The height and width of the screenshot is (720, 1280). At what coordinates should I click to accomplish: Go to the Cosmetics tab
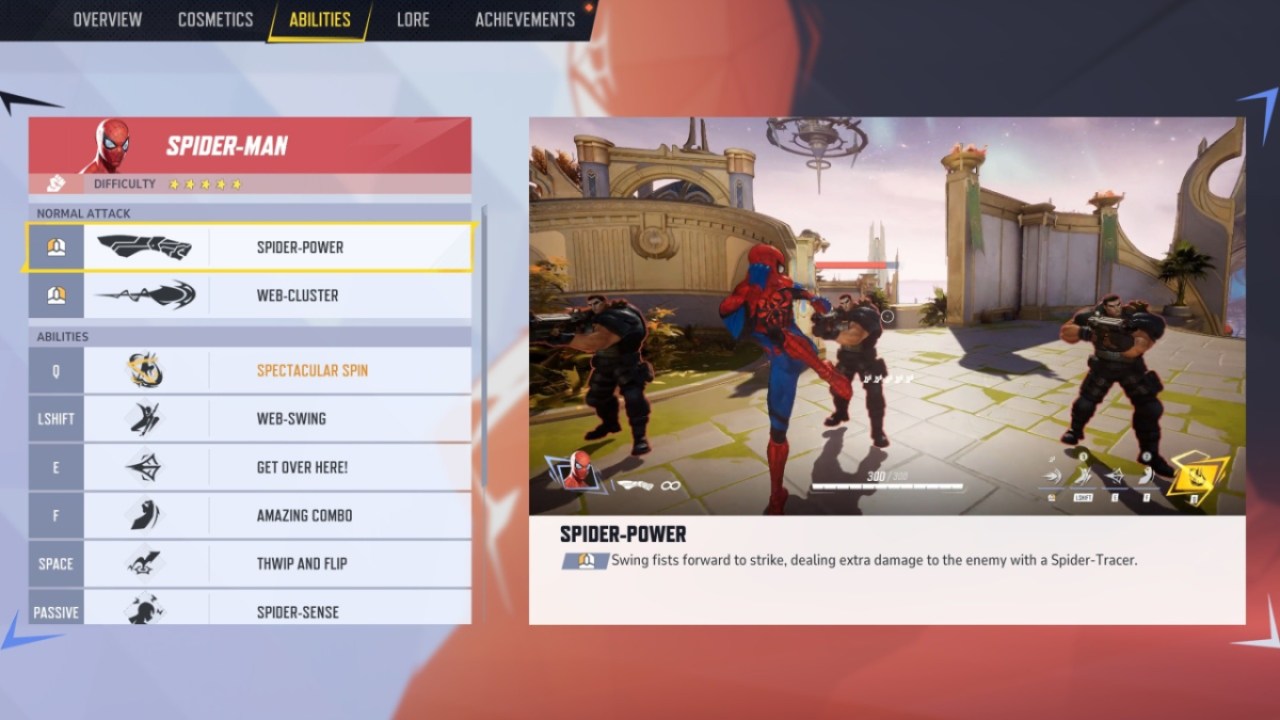(x=214, y=19)
